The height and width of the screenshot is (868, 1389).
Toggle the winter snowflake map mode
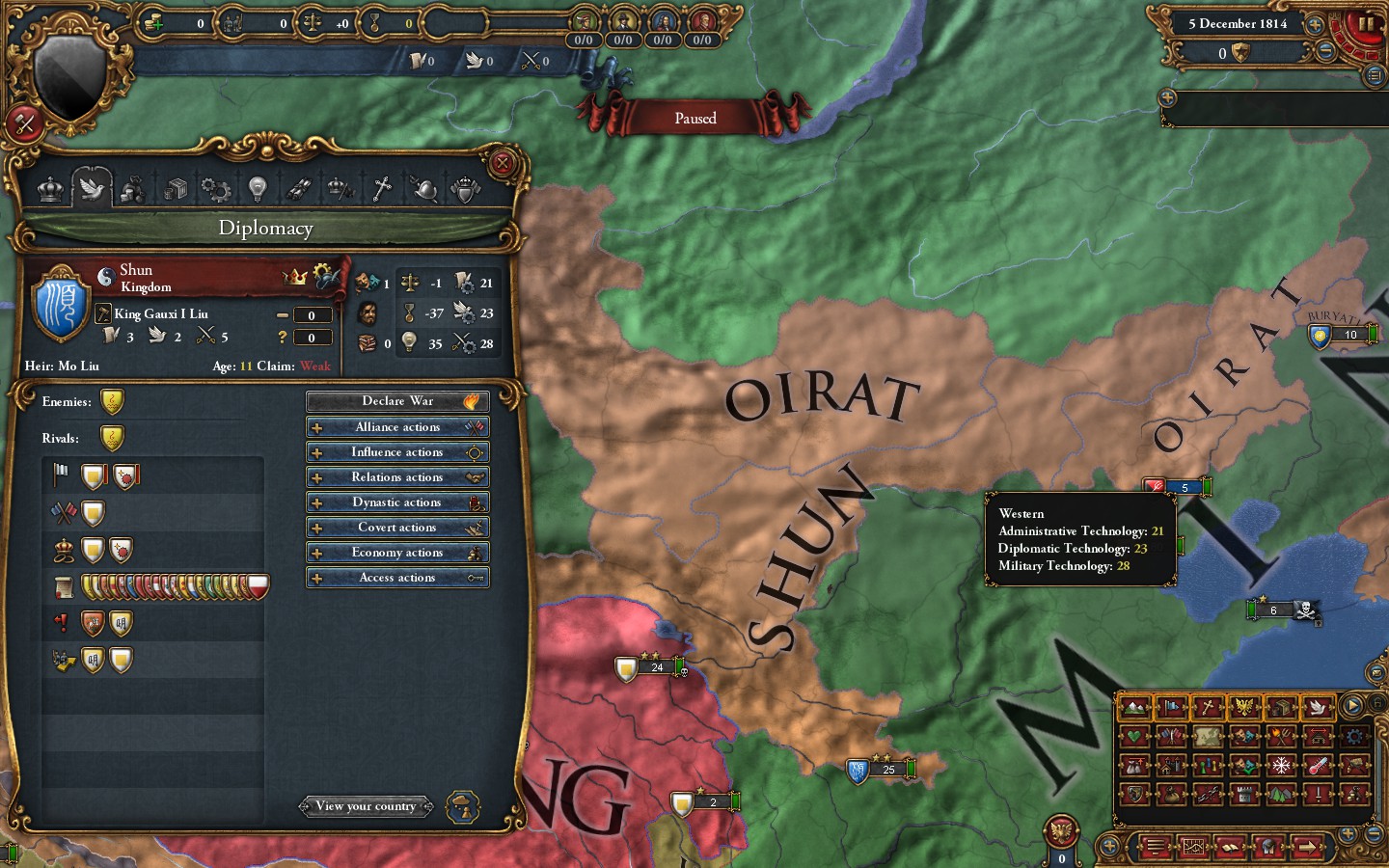[1282, 766]
